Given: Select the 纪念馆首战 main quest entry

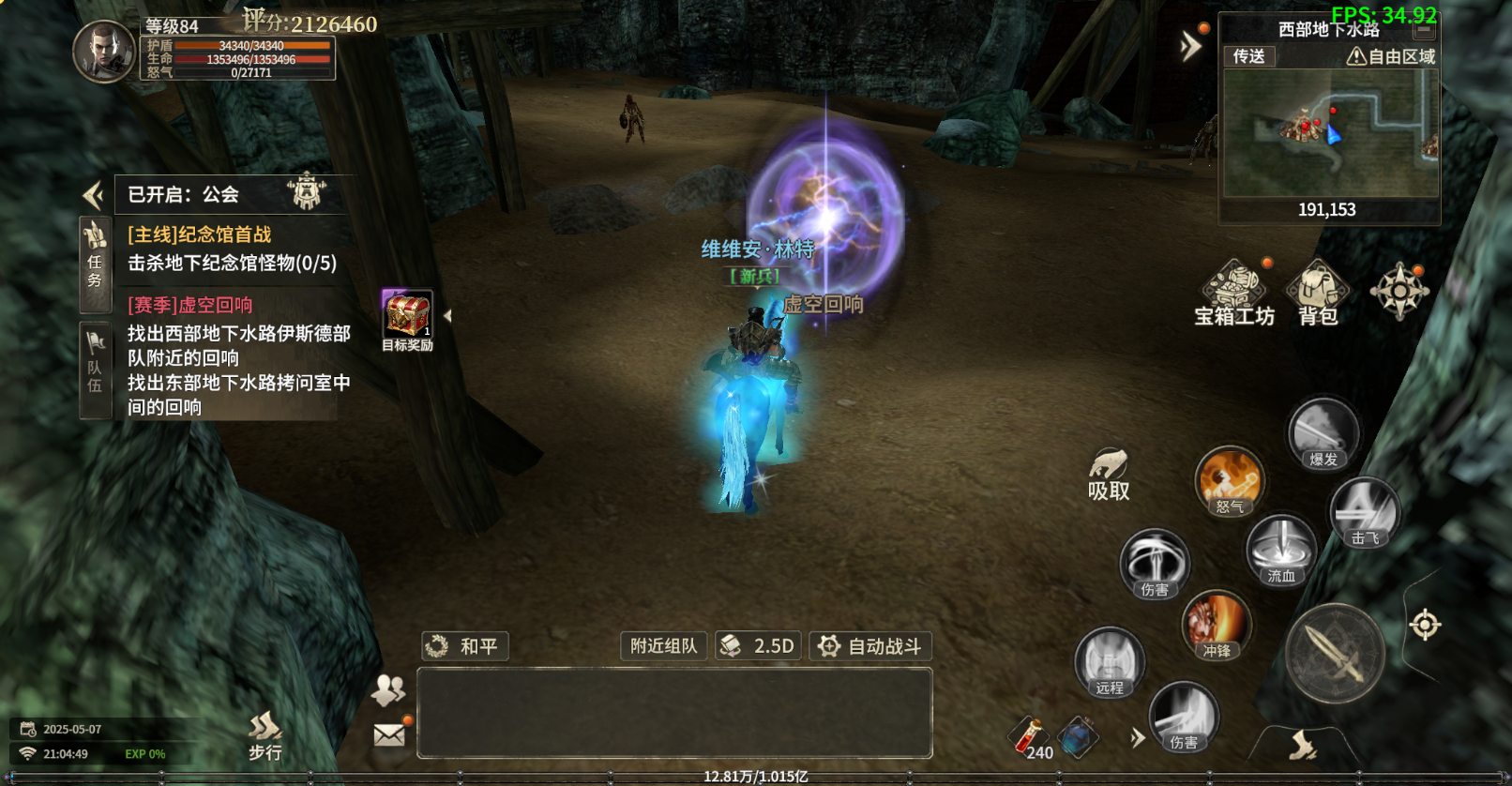Looking at the screenshot, I should point(233,249).
